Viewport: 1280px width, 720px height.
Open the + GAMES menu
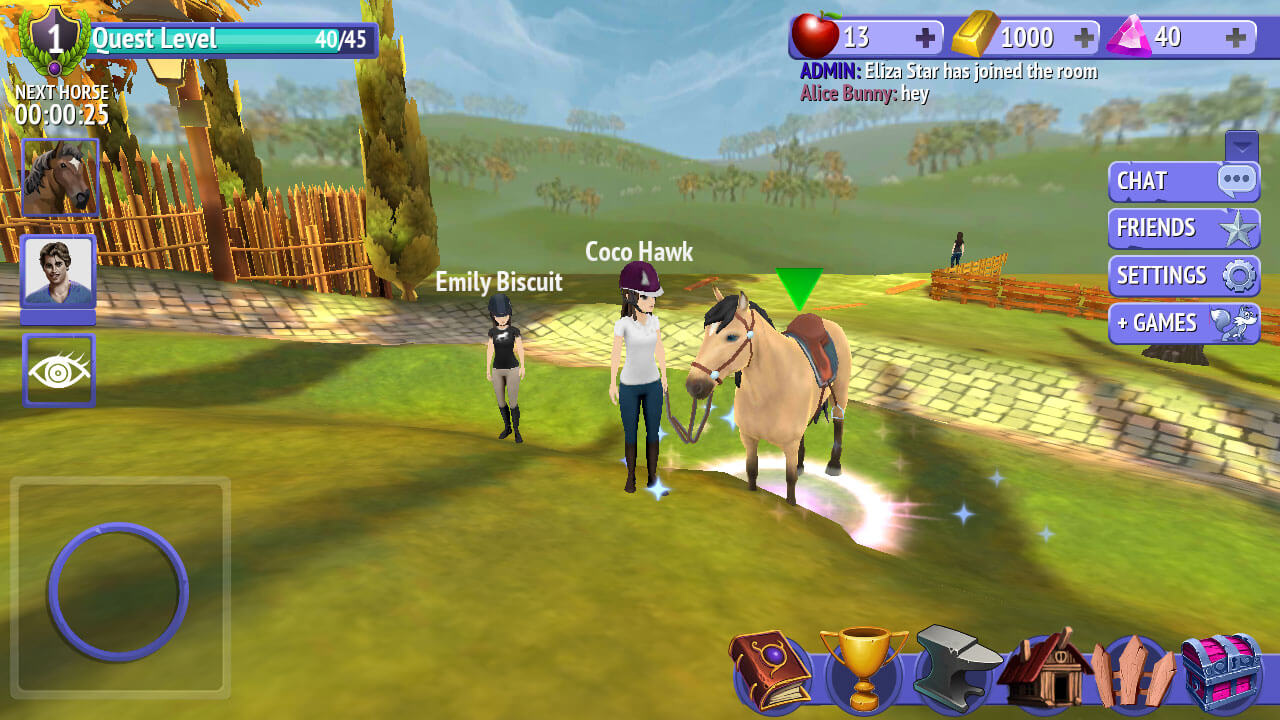pos(1183,322)
